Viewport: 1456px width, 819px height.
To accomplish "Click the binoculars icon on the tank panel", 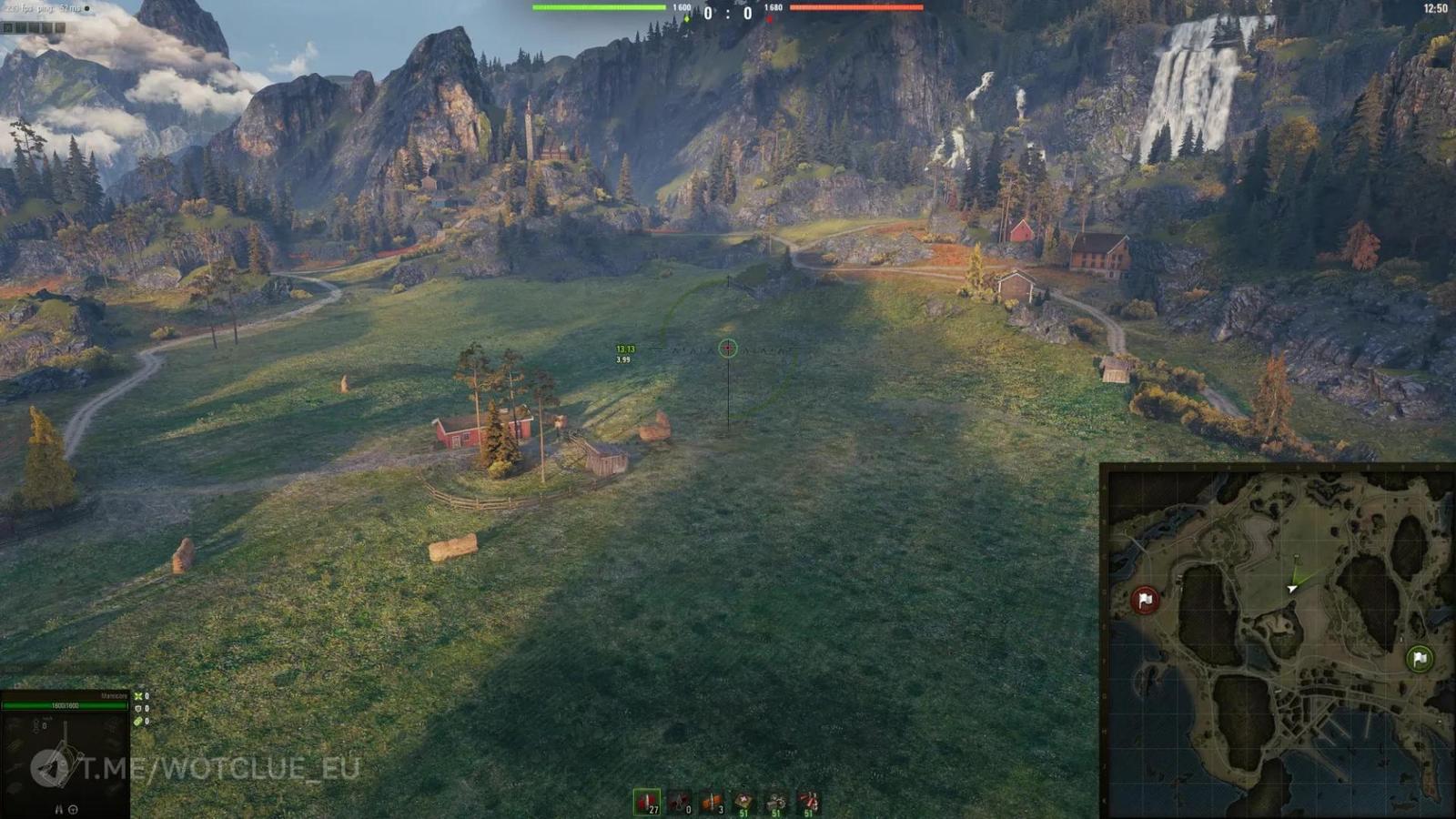I will (x=58, y=809).
